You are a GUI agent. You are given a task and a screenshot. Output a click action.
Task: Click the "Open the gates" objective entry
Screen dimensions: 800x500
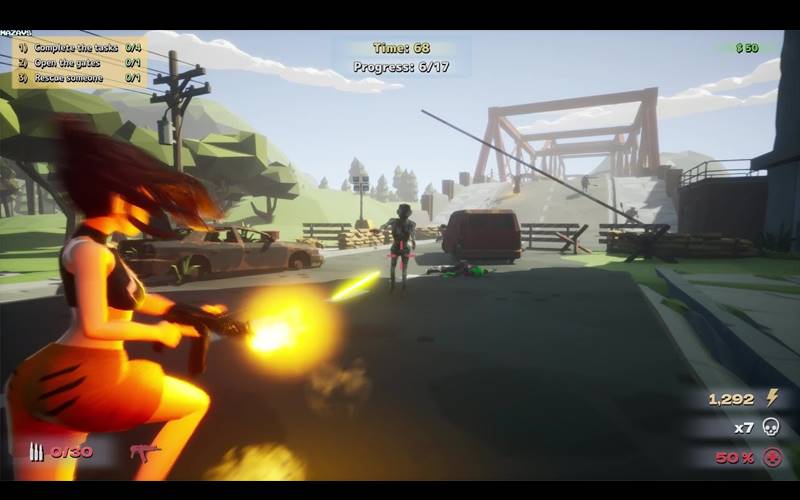66,63
